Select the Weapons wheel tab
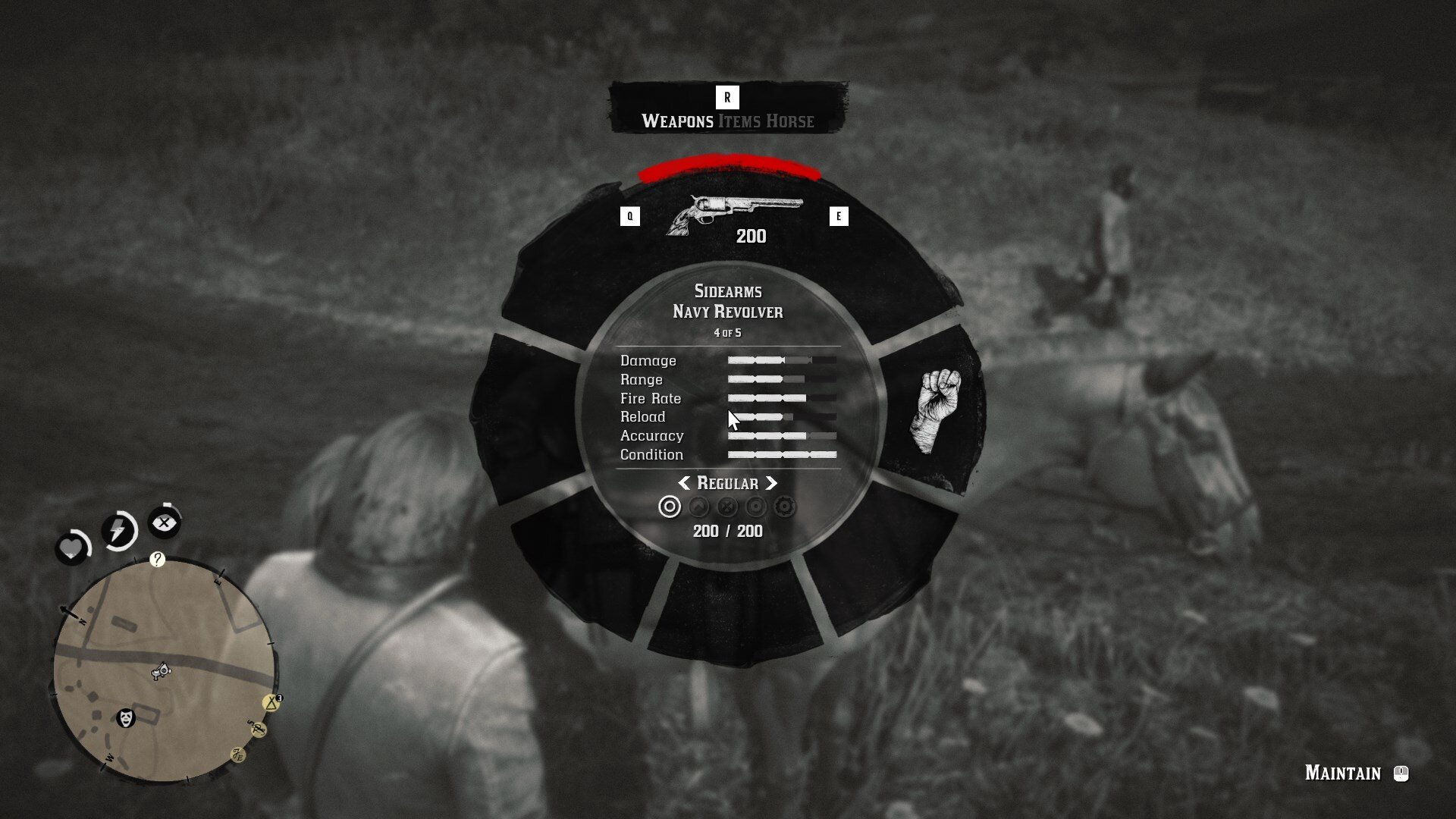Viewport: 1456px width, 819px height. 677,121
